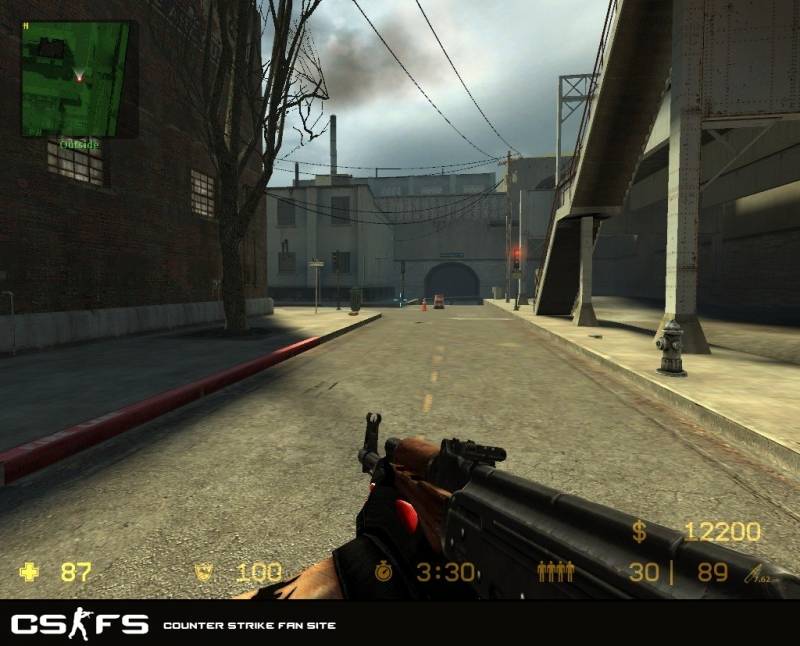Click the green radar minimap
This screenshot has height=646, width=800.
(75, 79)
